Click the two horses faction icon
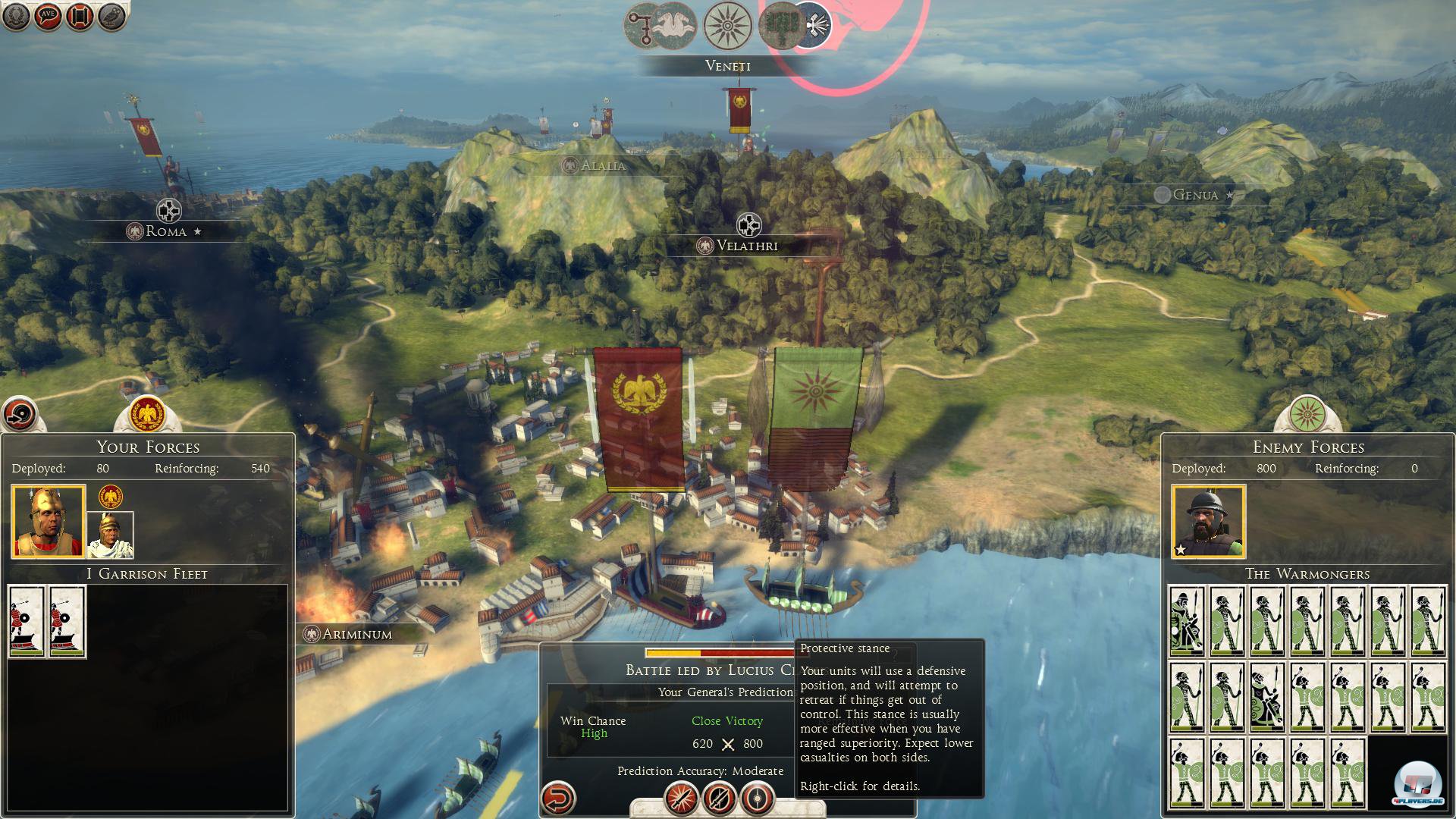 [675, 26]
